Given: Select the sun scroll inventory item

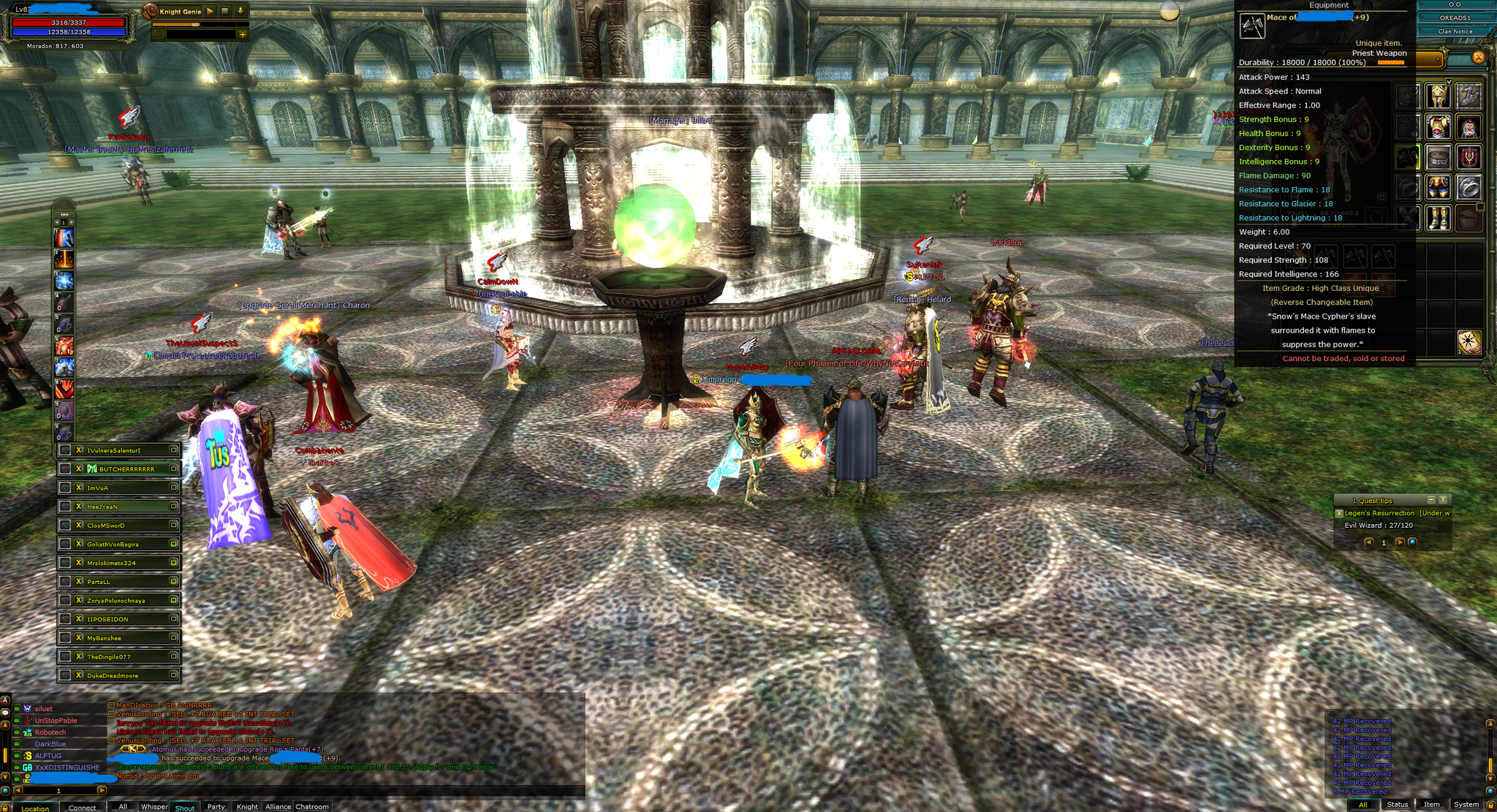Looking at the screenshot, I should click(x=1468, y=341).
